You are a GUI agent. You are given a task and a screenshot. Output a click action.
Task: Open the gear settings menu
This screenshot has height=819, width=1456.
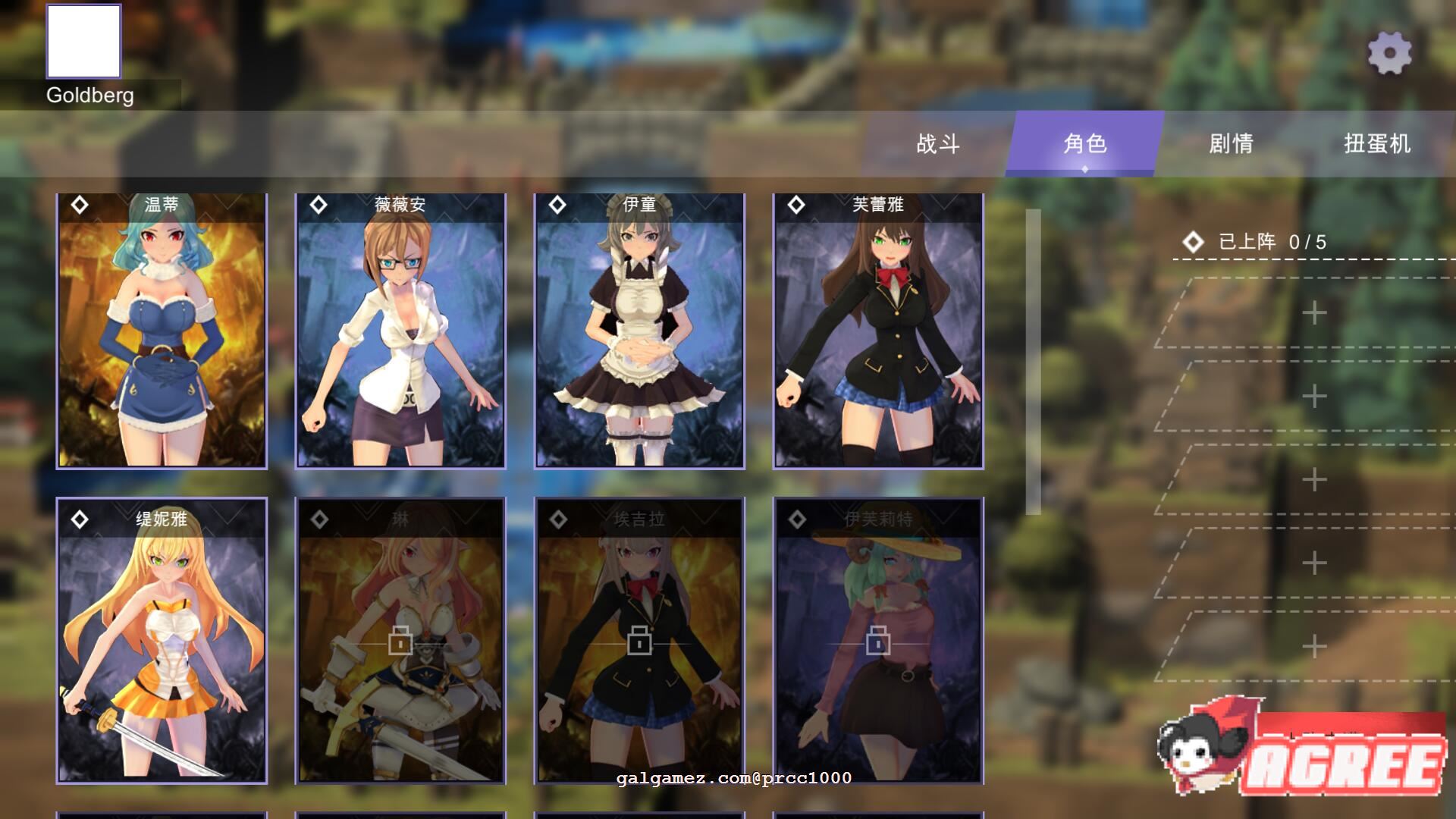pyautogui.click(x=1389, y=53)
